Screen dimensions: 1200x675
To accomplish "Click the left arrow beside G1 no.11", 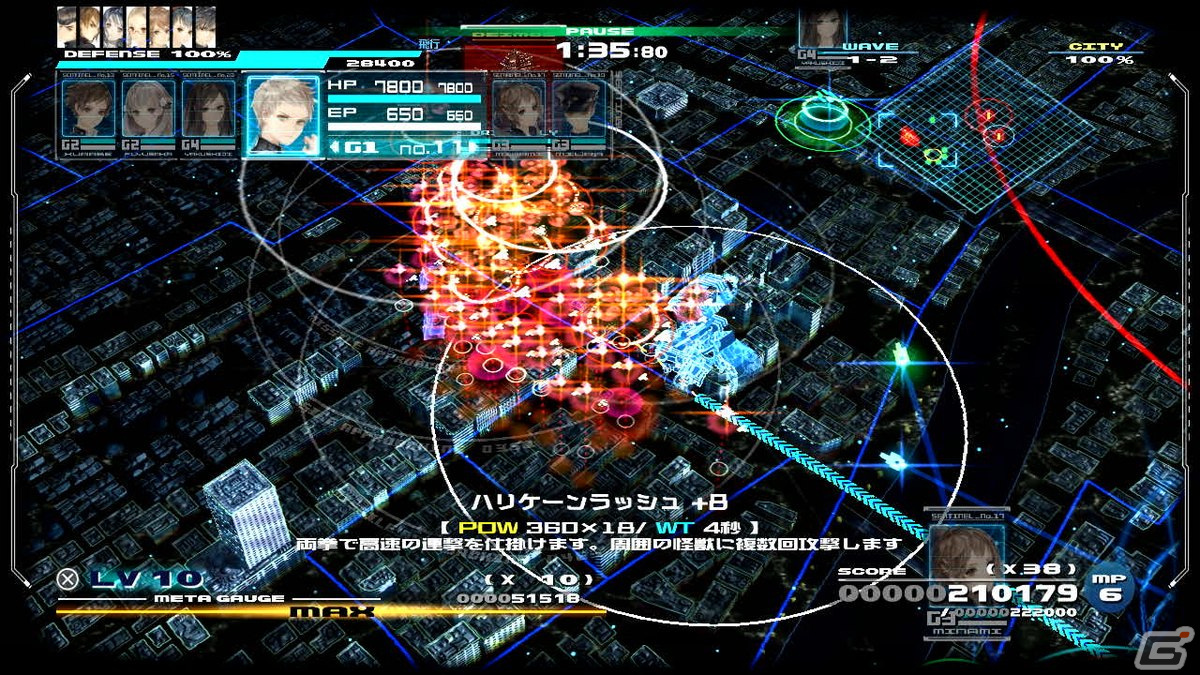I will [x=336, y=148].
